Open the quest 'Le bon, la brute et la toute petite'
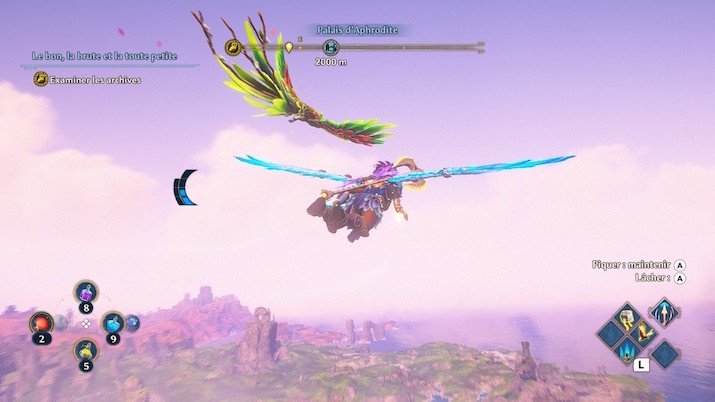 tap(104, 56)
